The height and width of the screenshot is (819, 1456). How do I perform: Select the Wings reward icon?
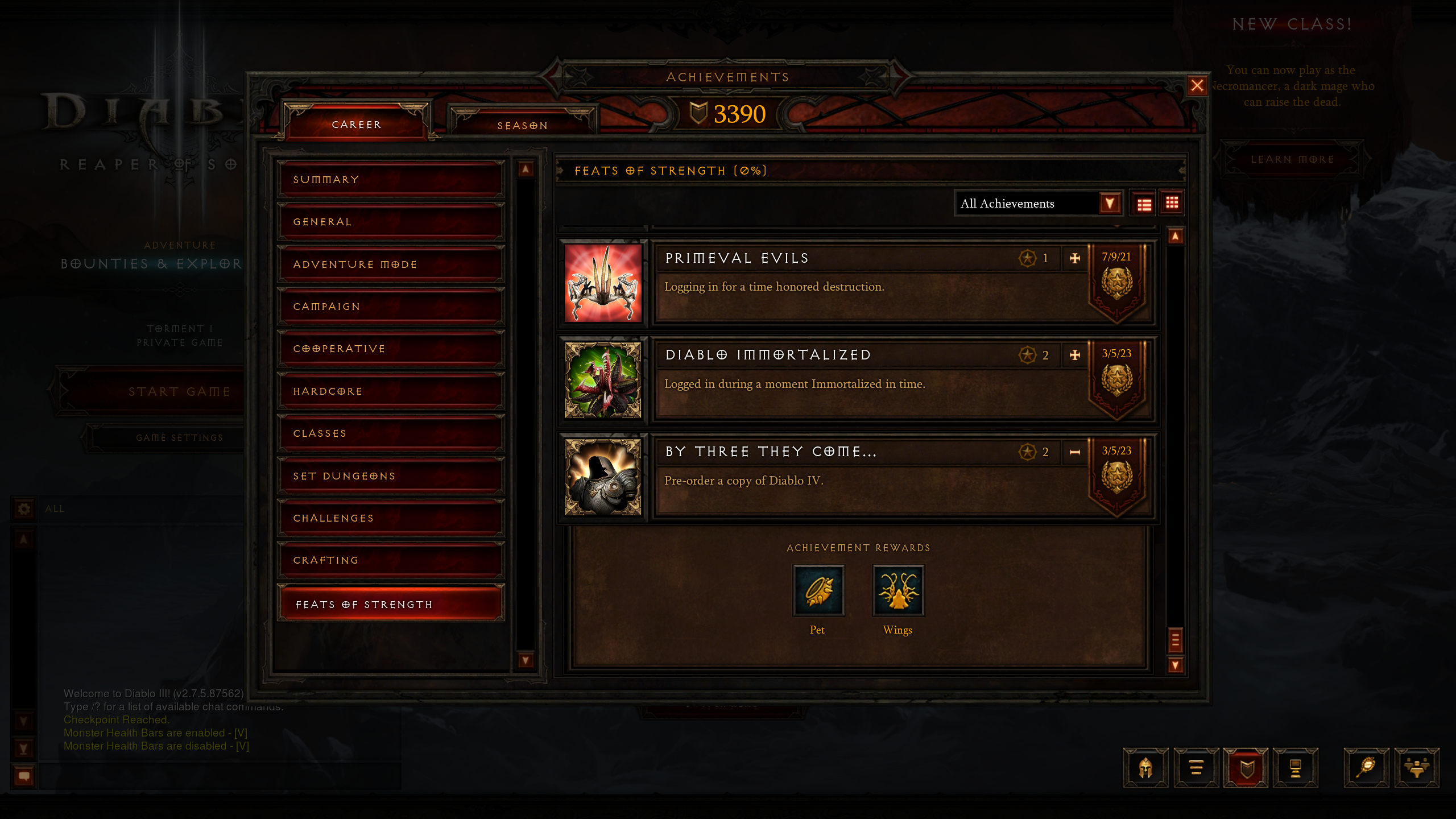(898, 590)
